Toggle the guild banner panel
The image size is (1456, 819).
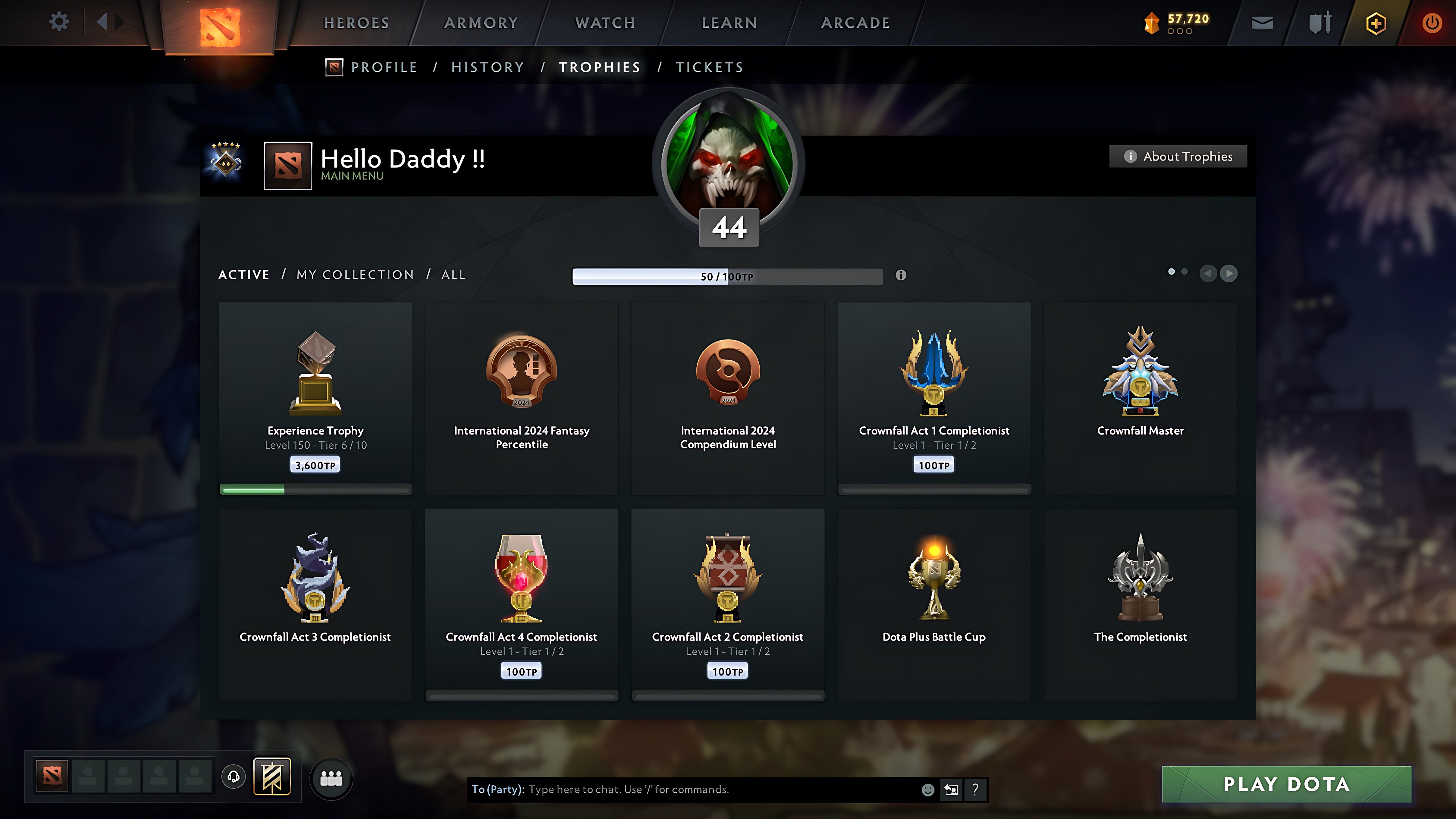click(272, 777)
